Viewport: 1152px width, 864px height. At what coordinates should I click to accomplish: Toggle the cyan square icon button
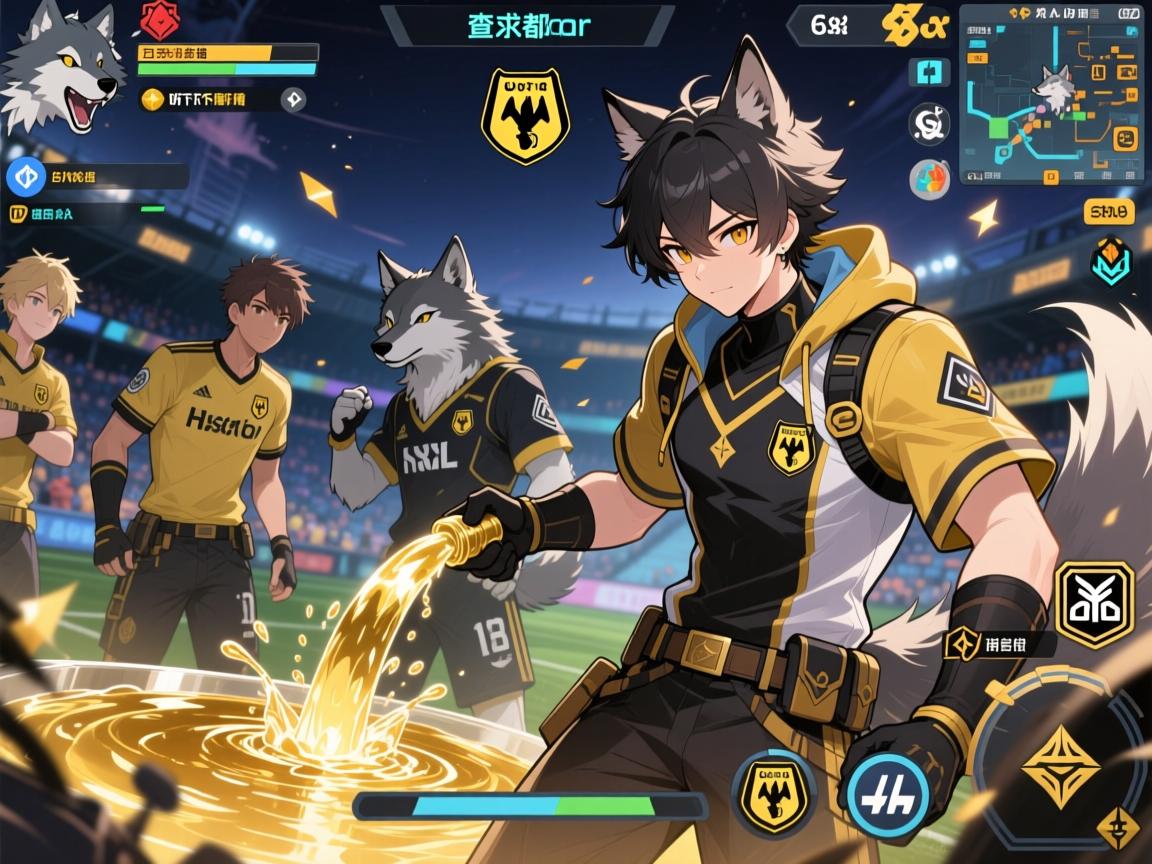(928, 72)
